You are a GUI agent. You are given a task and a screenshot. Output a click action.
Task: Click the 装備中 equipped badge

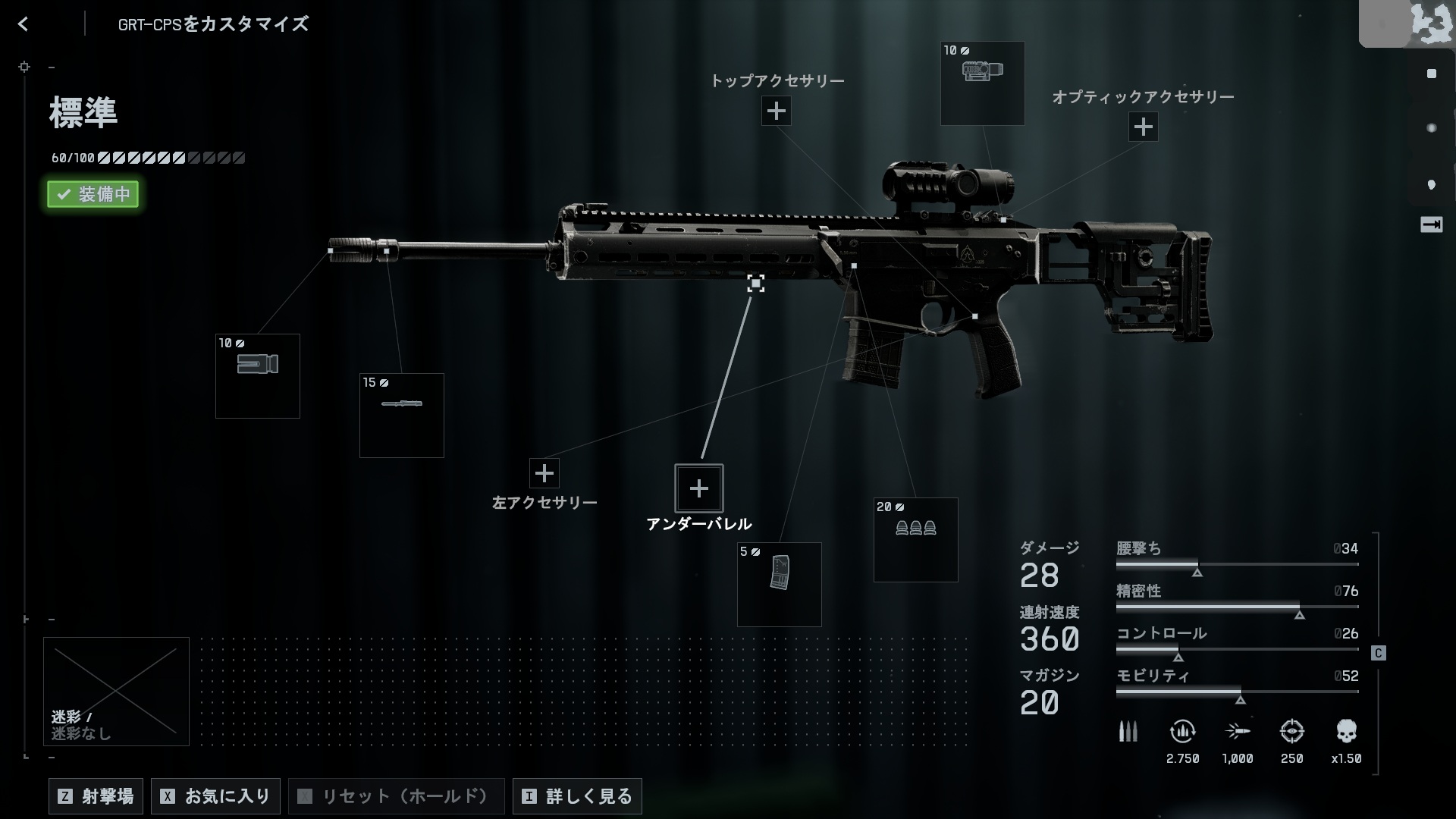coord(93,194)
